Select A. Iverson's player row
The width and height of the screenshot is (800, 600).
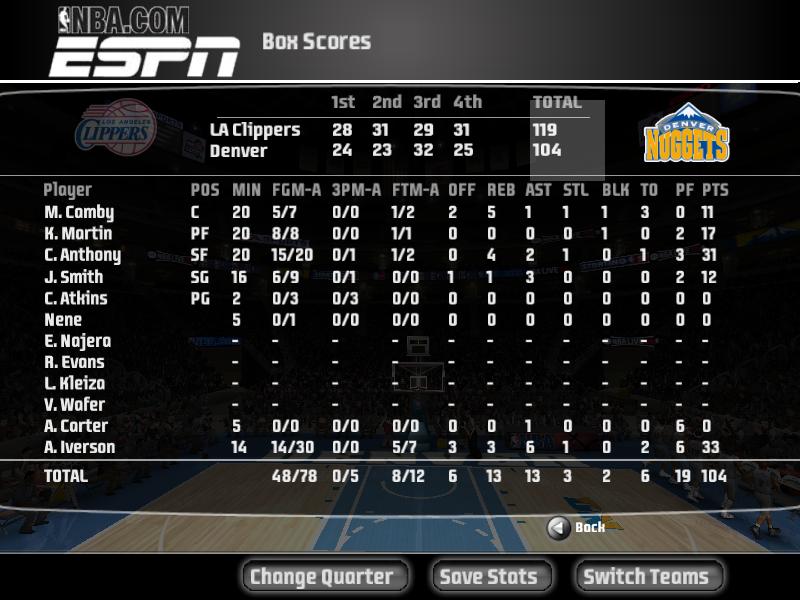(80, 447)
